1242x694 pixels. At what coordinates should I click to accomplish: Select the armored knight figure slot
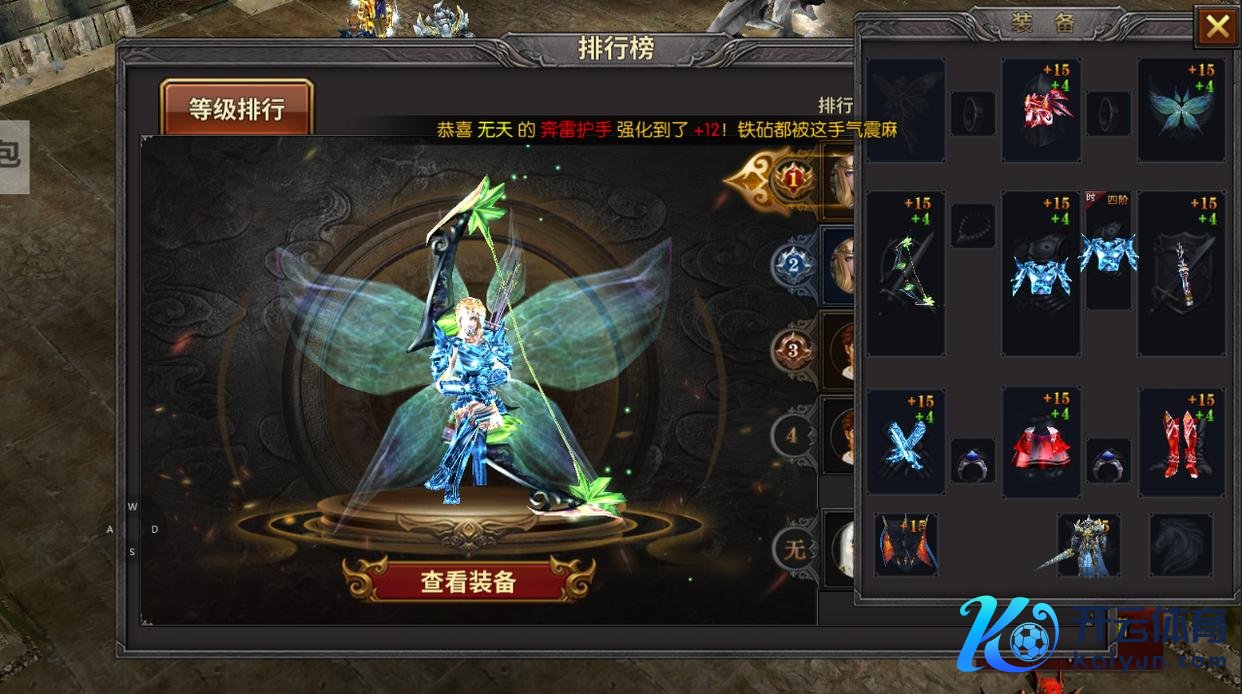point(1088,545)
